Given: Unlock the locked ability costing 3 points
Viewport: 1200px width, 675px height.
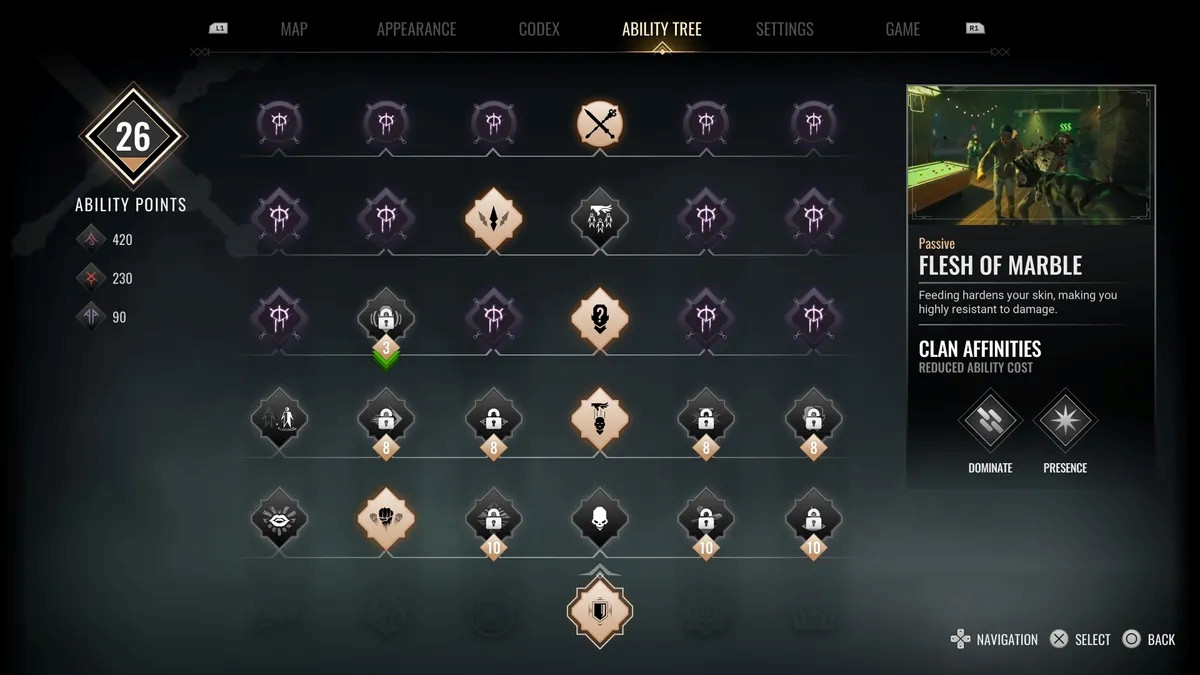Looking at the screenshot, I should [x=386, y=320].
